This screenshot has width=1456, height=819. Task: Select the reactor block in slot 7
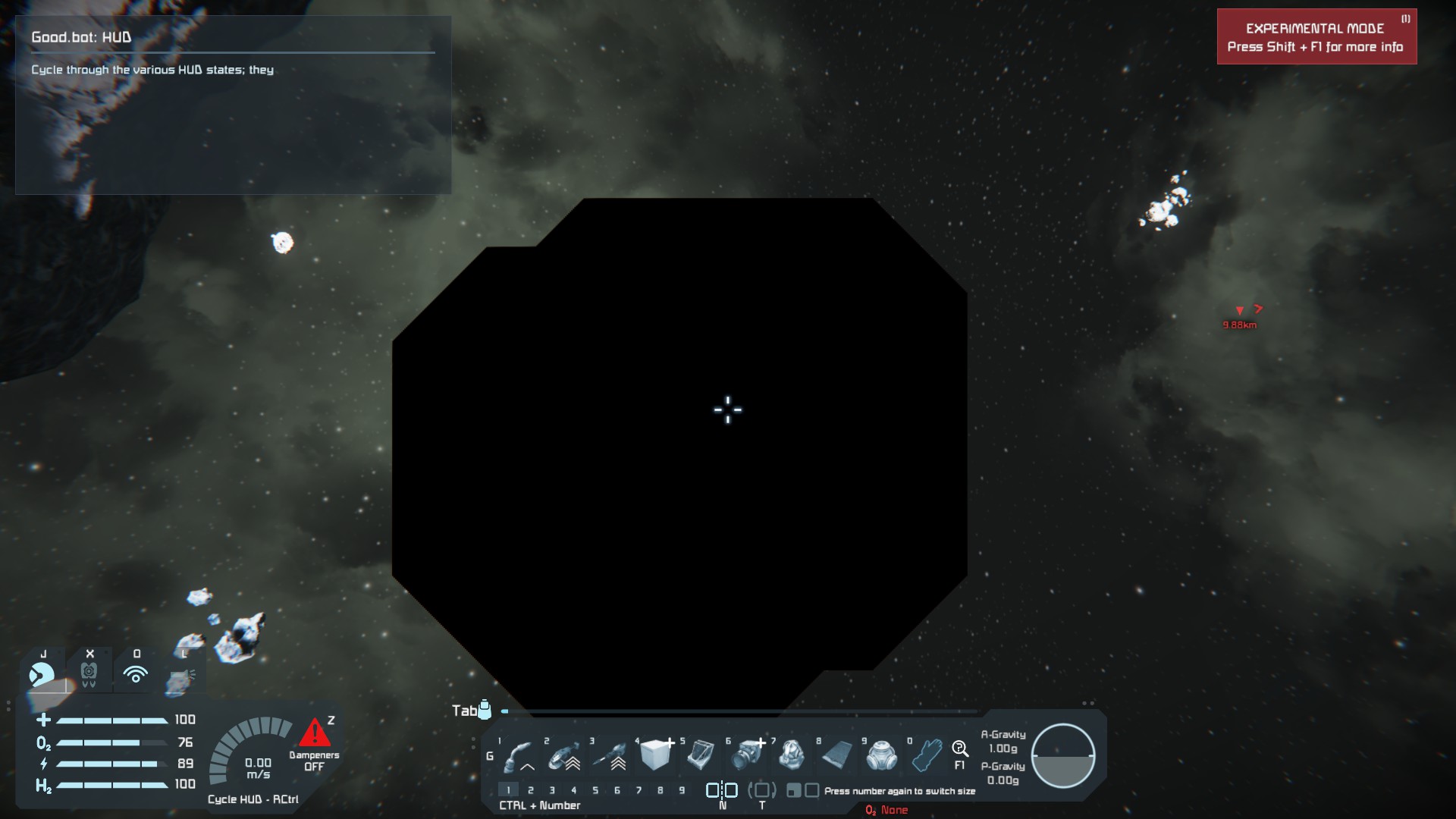tap(792, 755)
